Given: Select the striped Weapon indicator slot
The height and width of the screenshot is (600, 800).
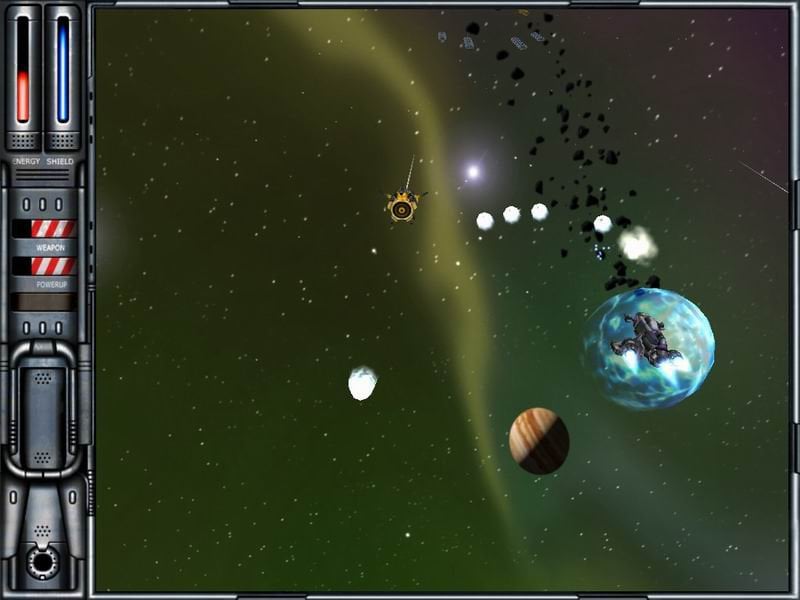Looking at the screenshot, I should pyautogui.click(x=52, y=228).
